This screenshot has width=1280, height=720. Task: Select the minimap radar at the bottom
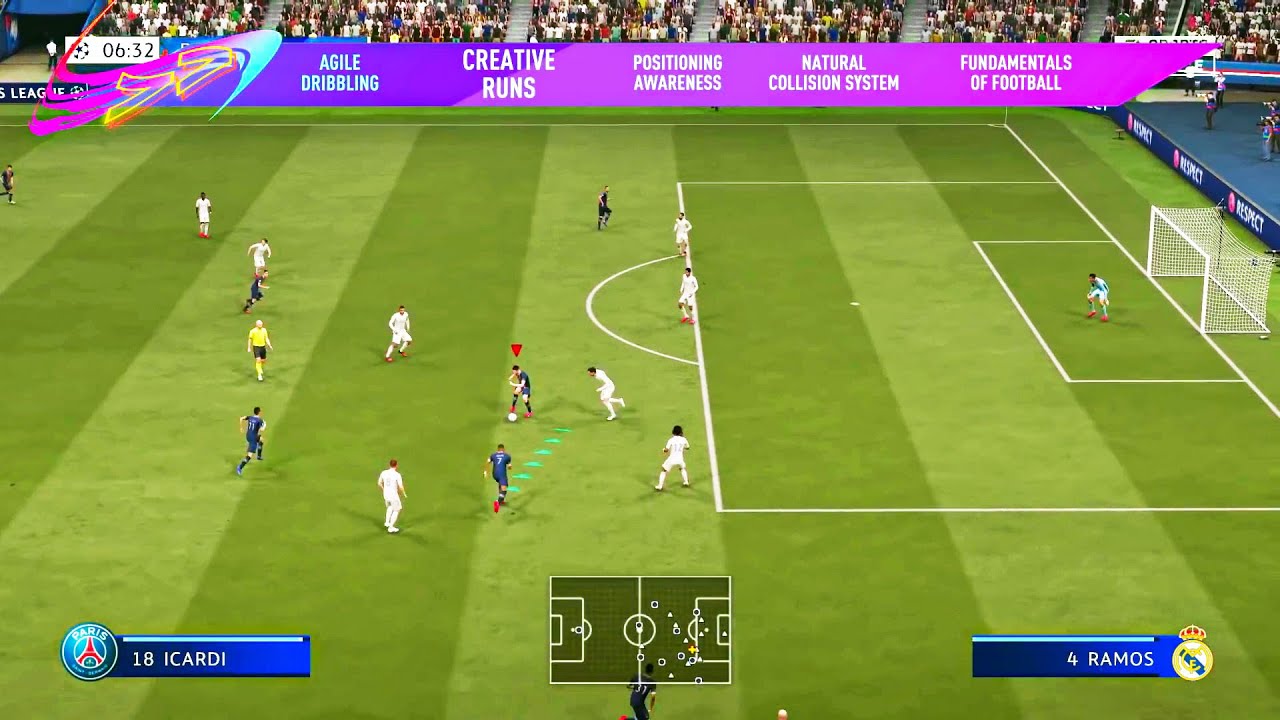pyautogui.click(x=640, y=630)
